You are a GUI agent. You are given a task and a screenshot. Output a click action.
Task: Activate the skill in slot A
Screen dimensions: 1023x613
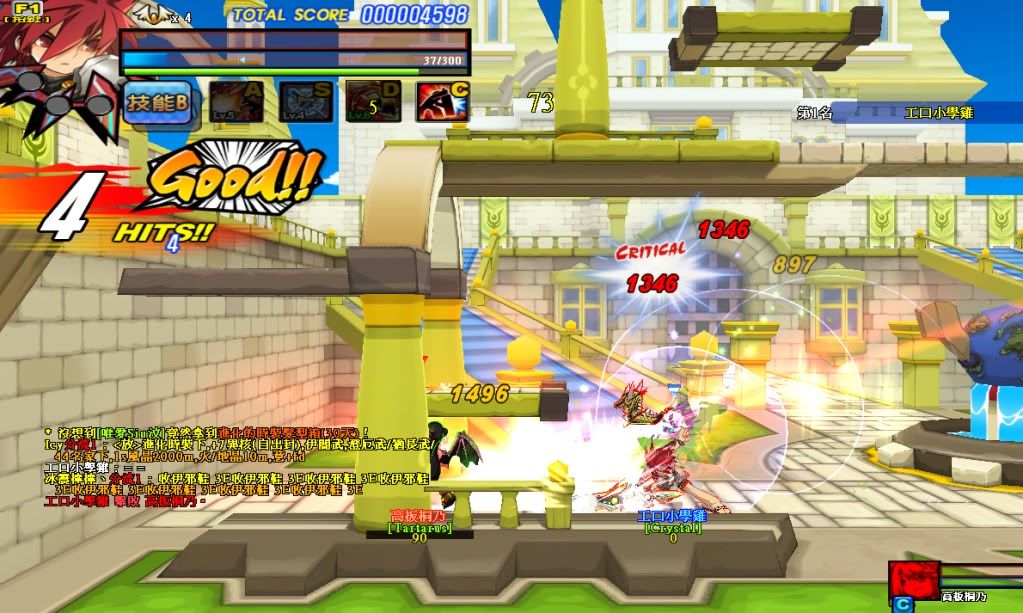237,102
